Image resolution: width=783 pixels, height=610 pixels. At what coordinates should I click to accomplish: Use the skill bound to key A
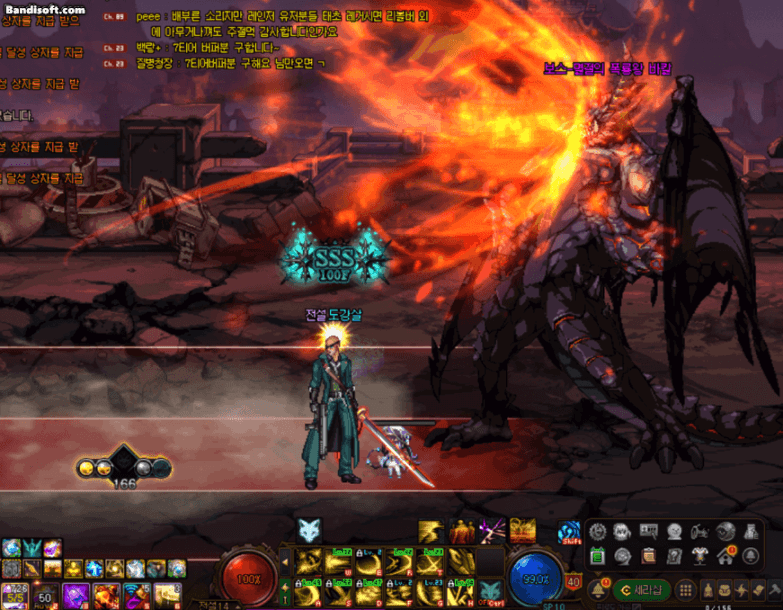305,591
